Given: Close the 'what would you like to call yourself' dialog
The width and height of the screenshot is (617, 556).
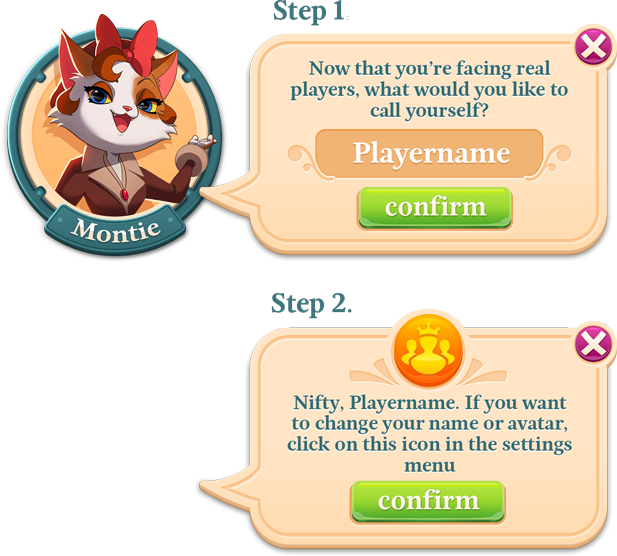Looking at the screenshot, I should coord(592,46).
